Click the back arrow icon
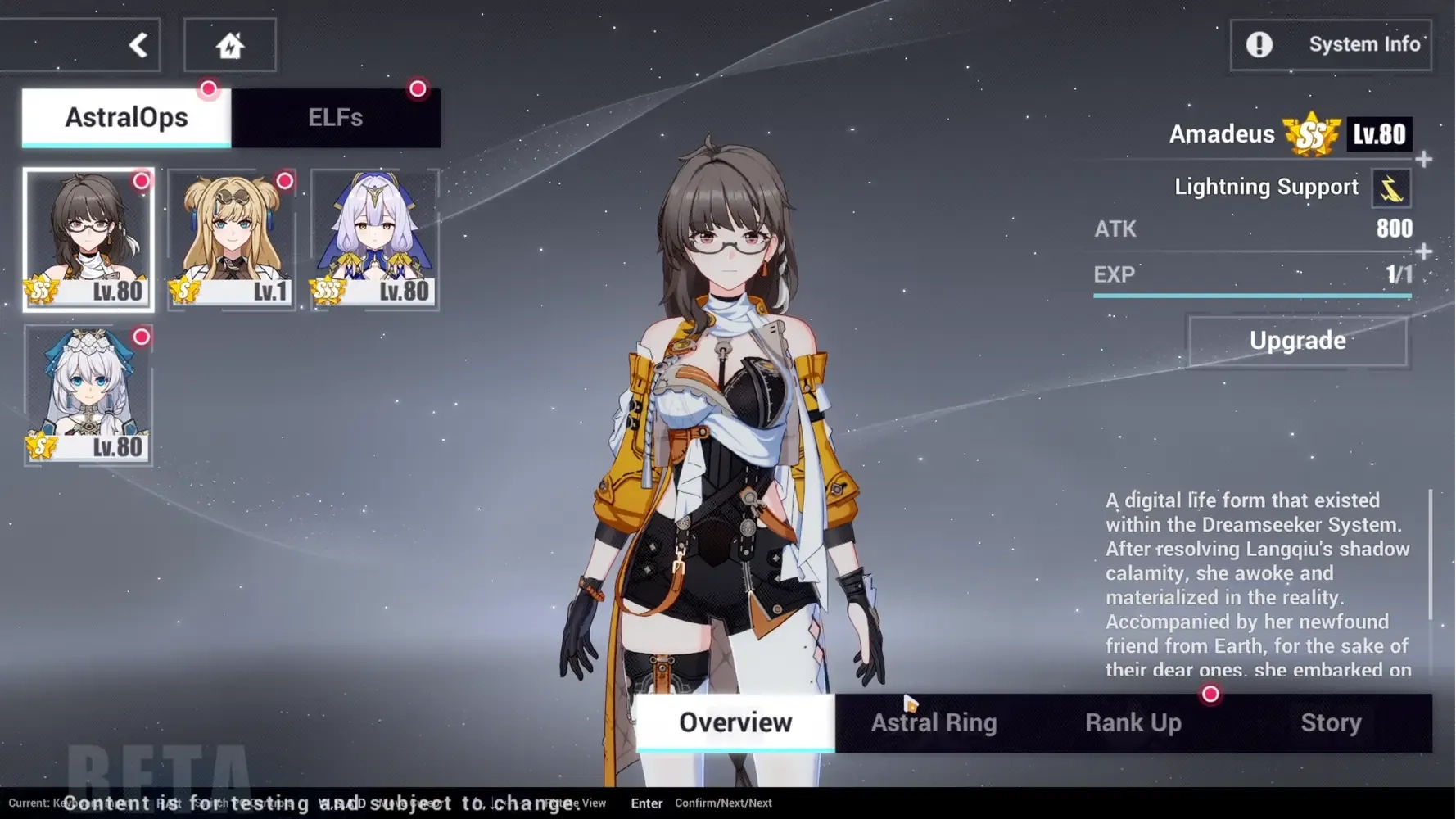The height and width of the screenshot is (819, 1456). tap(138, 44)
